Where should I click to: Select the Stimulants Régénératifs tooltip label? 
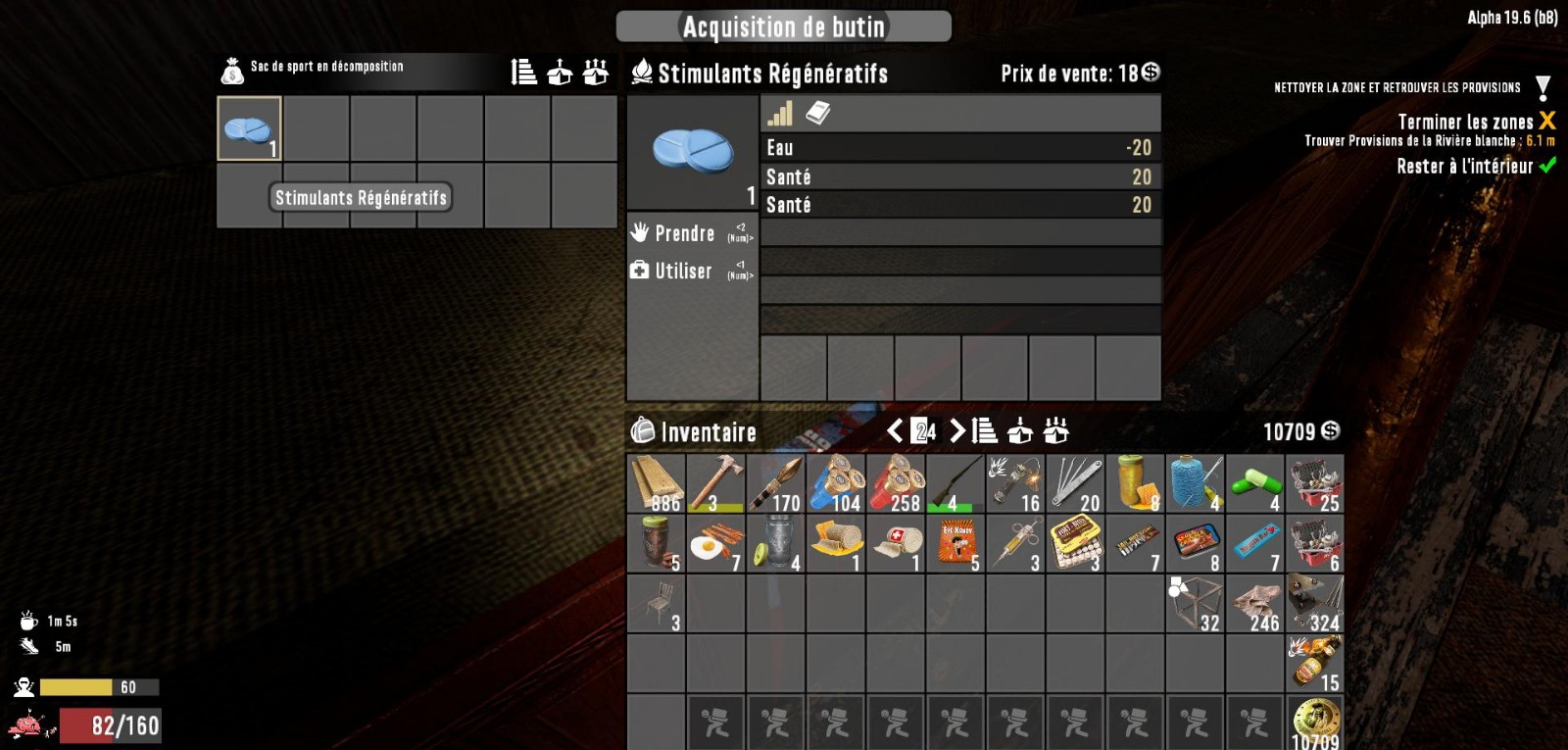[360, 198]
